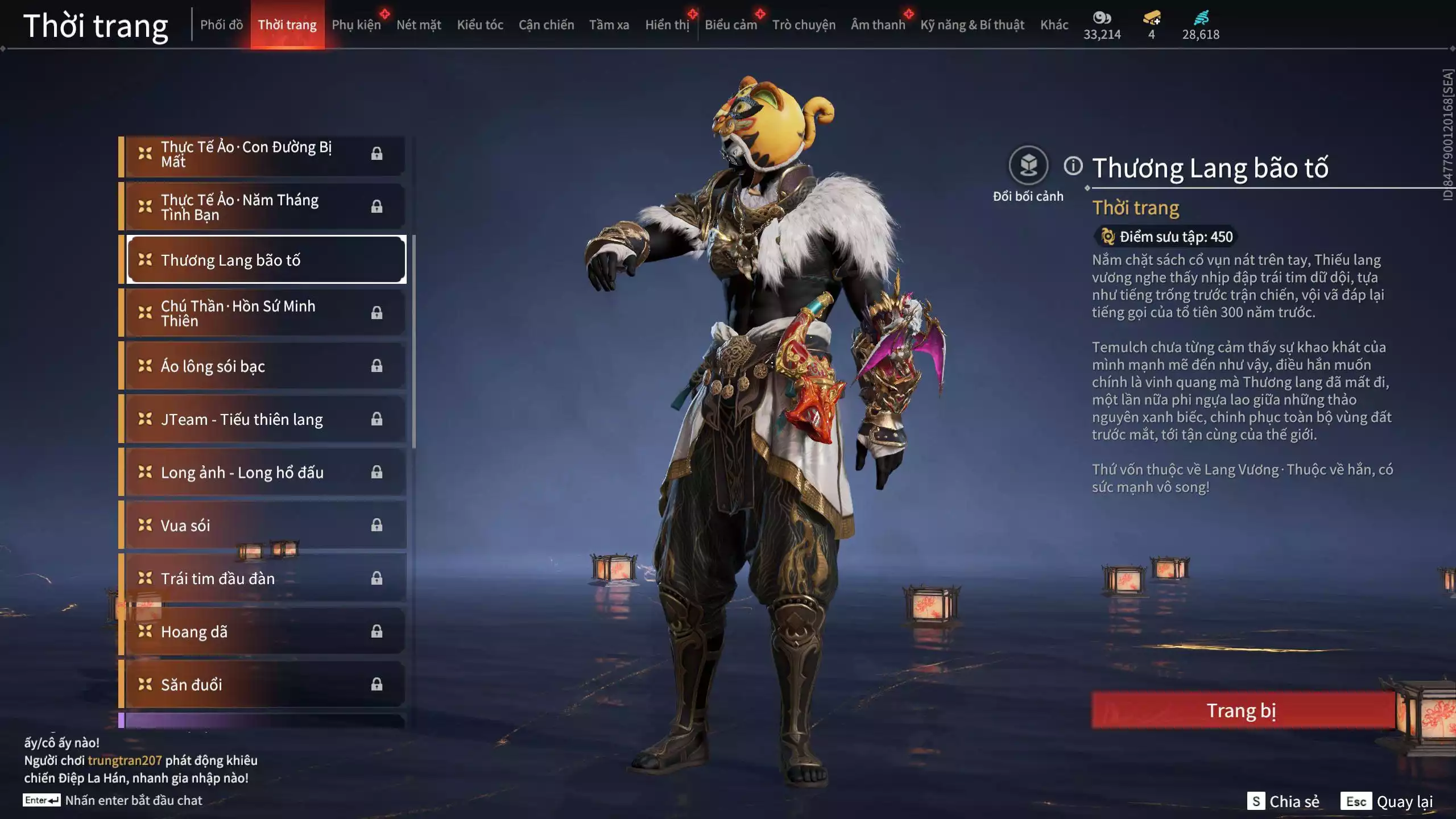
Task: Open the info icon beside outfit name
Action: coord(1073,166)
